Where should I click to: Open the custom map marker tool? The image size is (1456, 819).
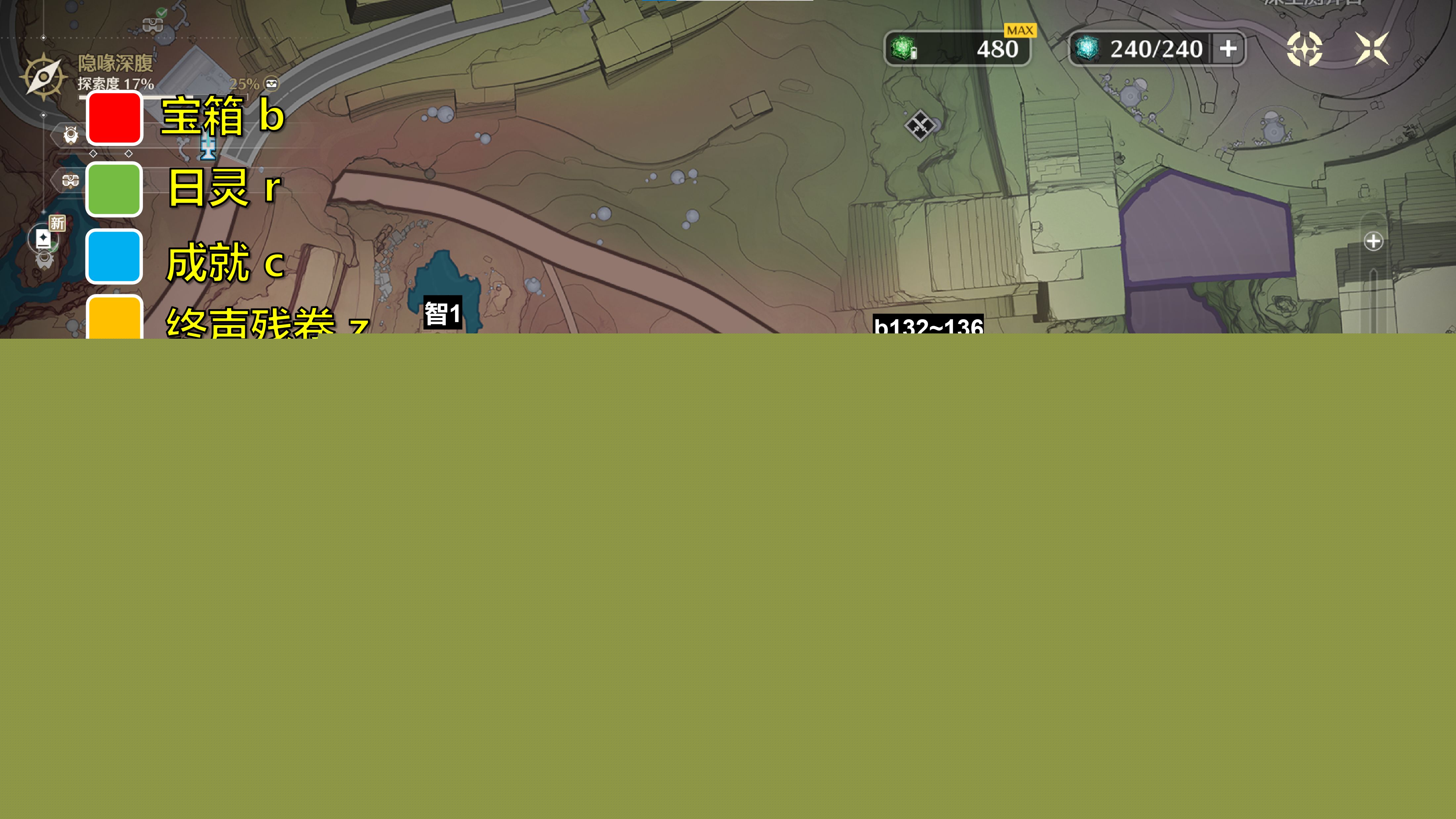[1304, 49]
